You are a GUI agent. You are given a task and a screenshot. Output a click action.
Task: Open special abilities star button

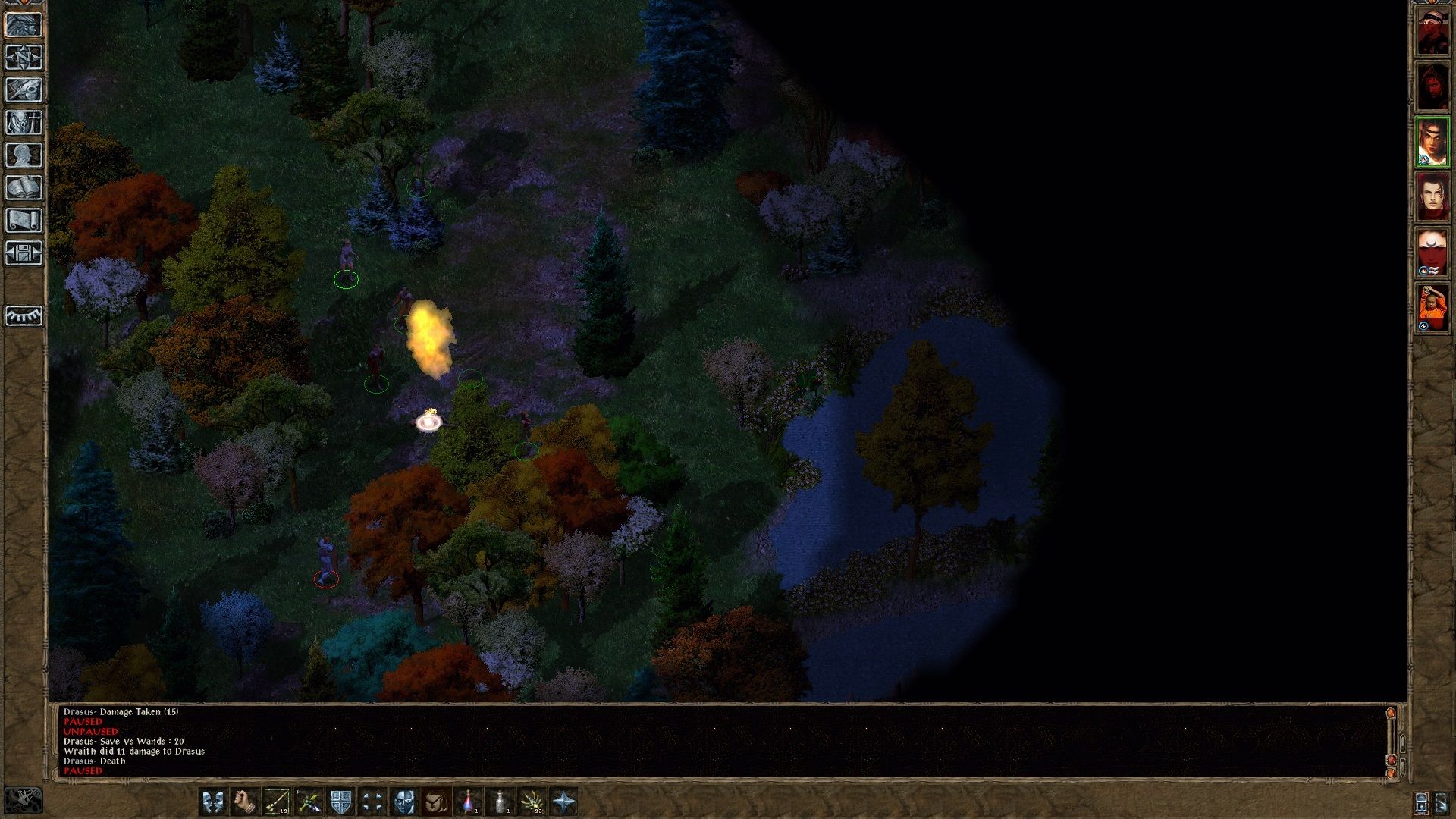pyautogui.click(x=564, y=802)
